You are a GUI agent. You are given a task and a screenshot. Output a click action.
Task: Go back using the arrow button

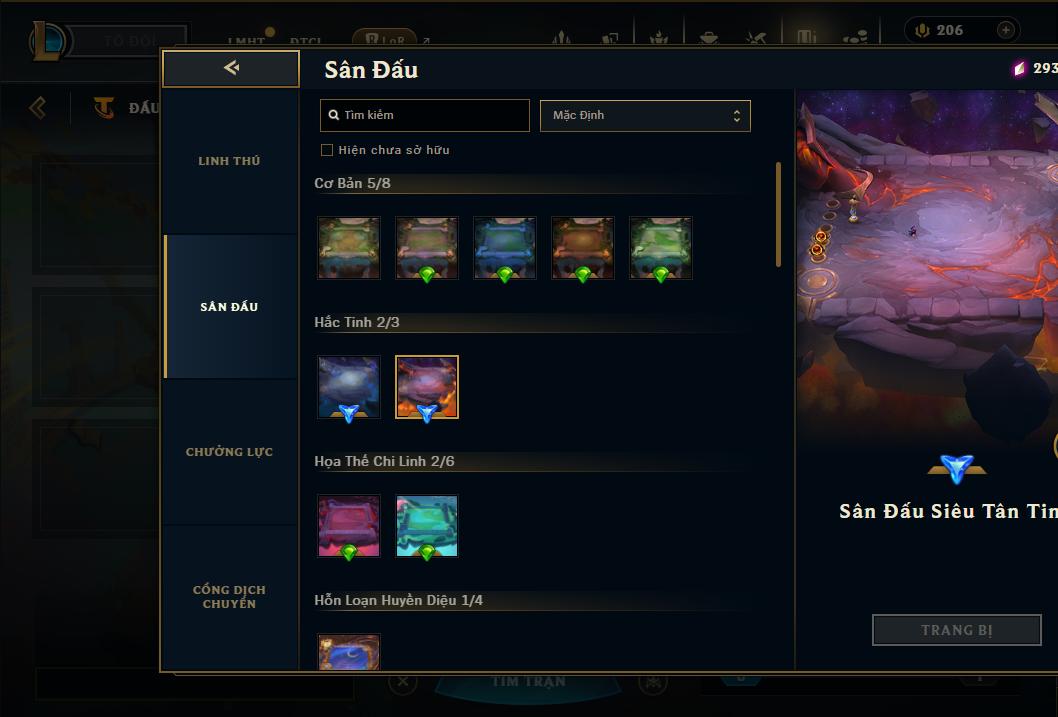point(231,68)
